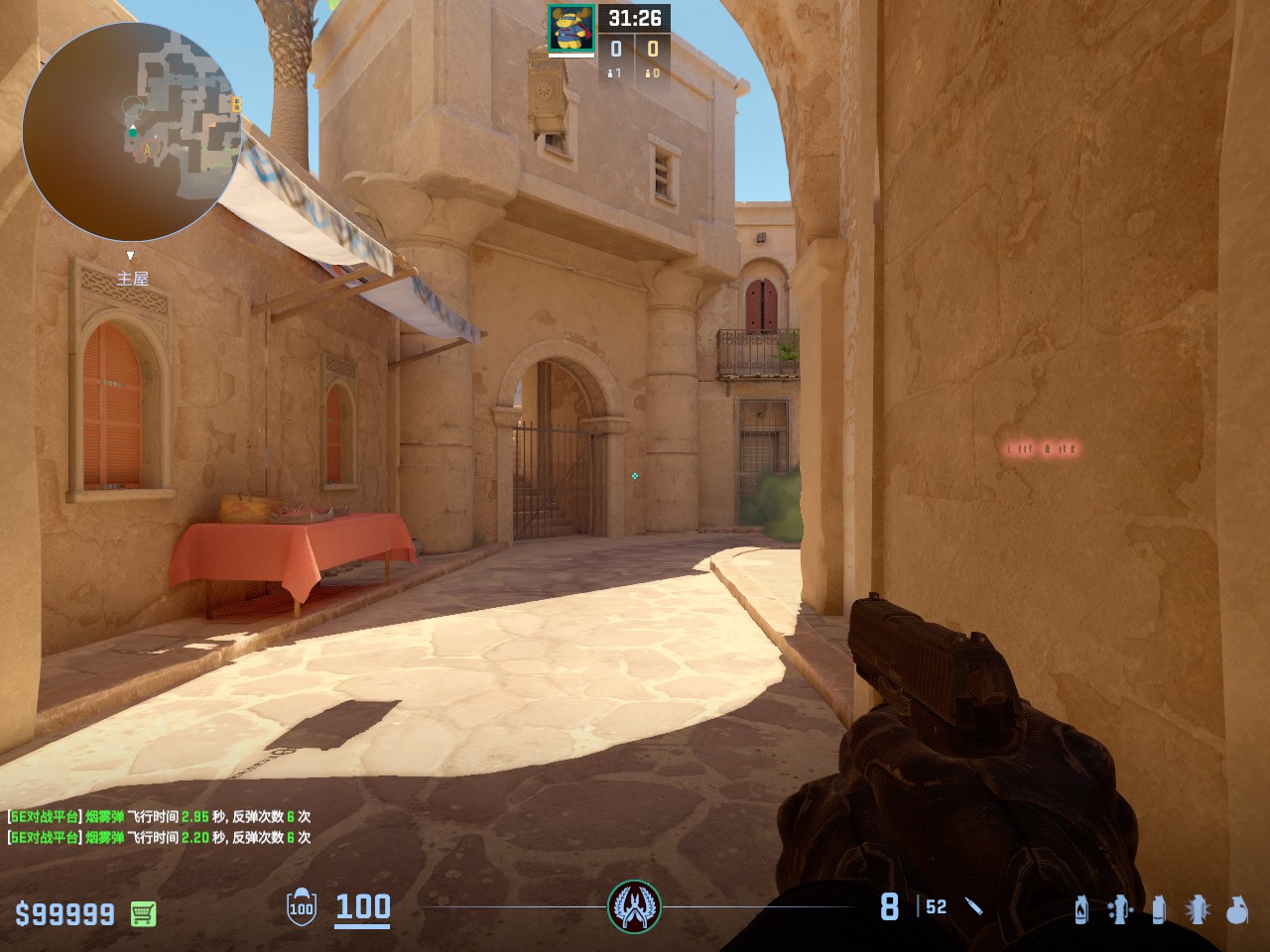Select the decoy grenade icon
The width and height of the screenshot is (1270, 952).
(1120, 908)
